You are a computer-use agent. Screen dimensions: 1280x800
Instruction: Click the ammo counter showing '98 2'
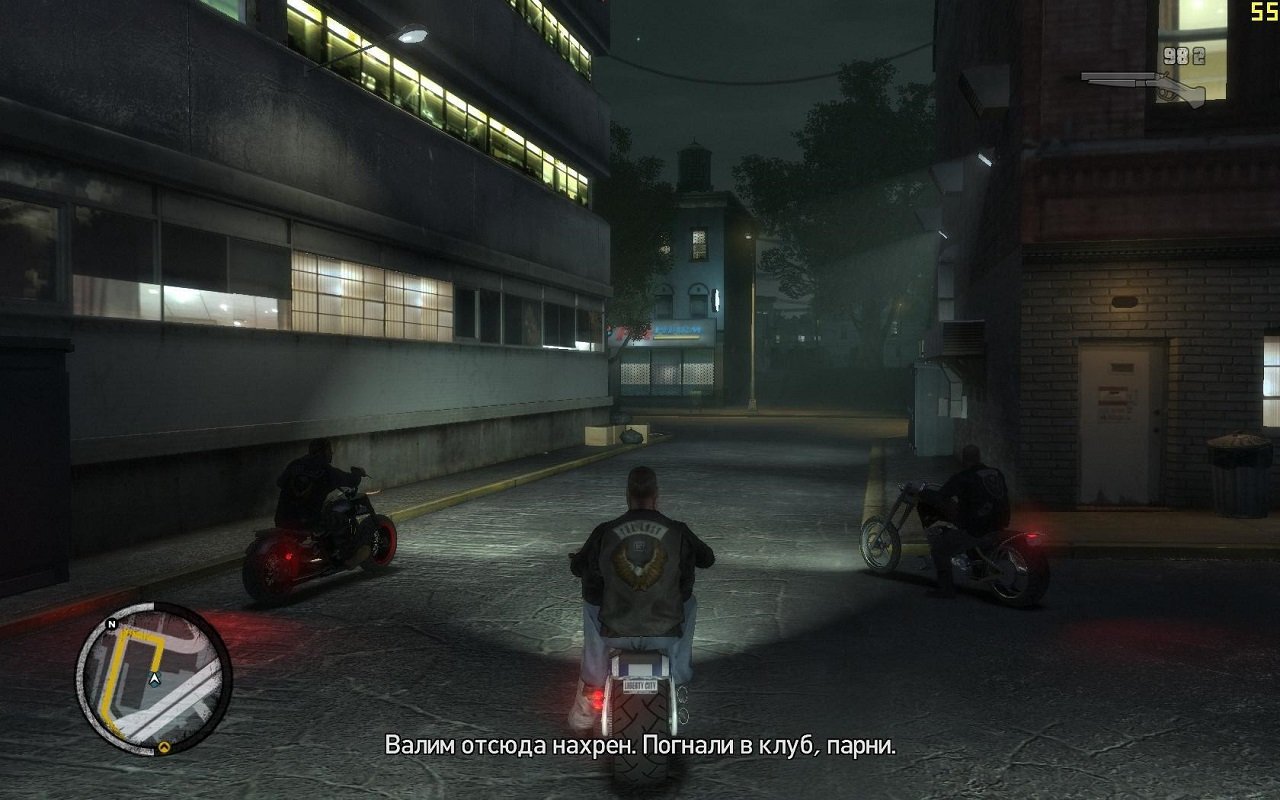[1185, 56]
